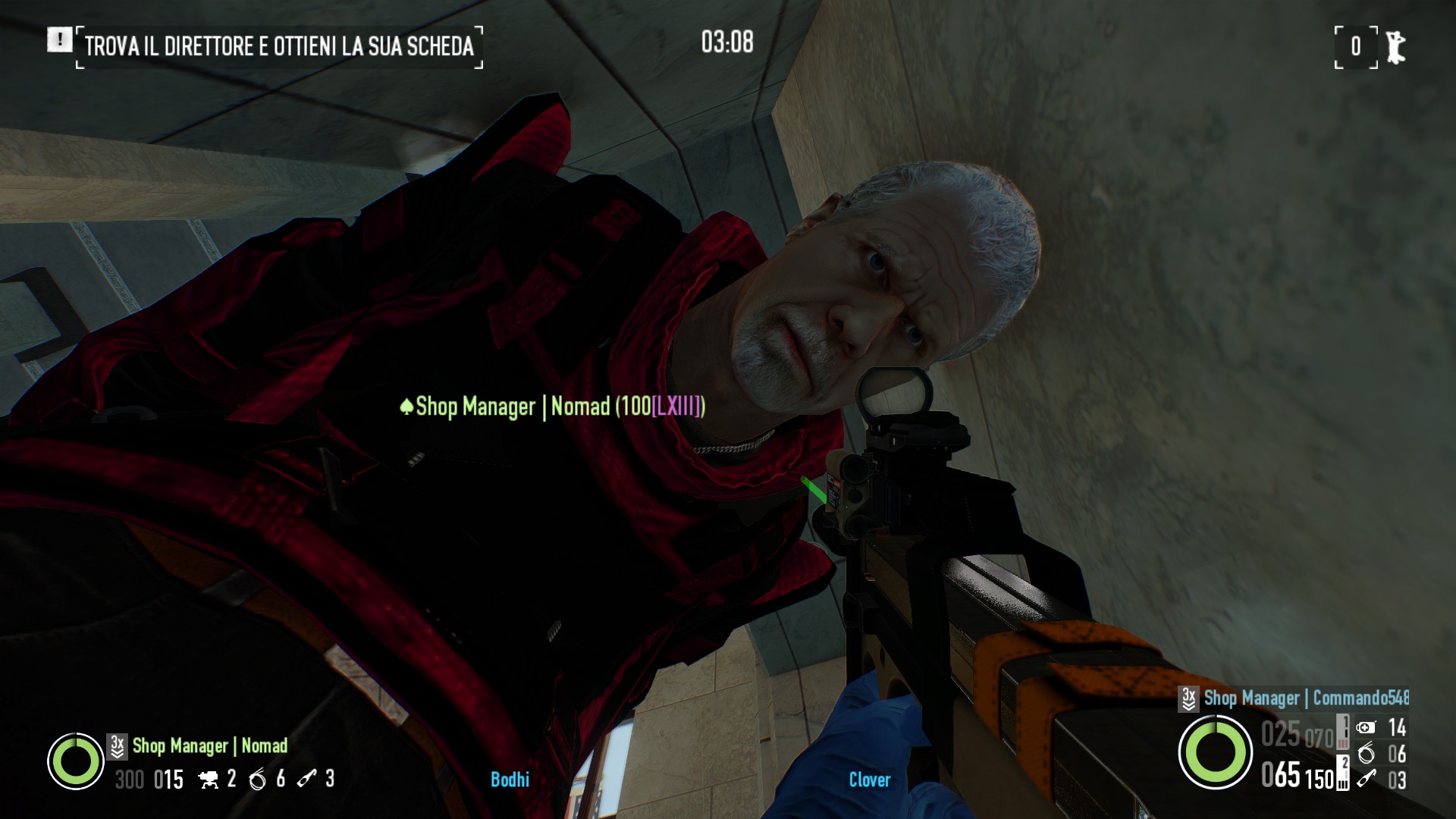The image size is (1456, 819).
Task: Click Nomad's sentry gun icon
Action: (x=209, y=780)
